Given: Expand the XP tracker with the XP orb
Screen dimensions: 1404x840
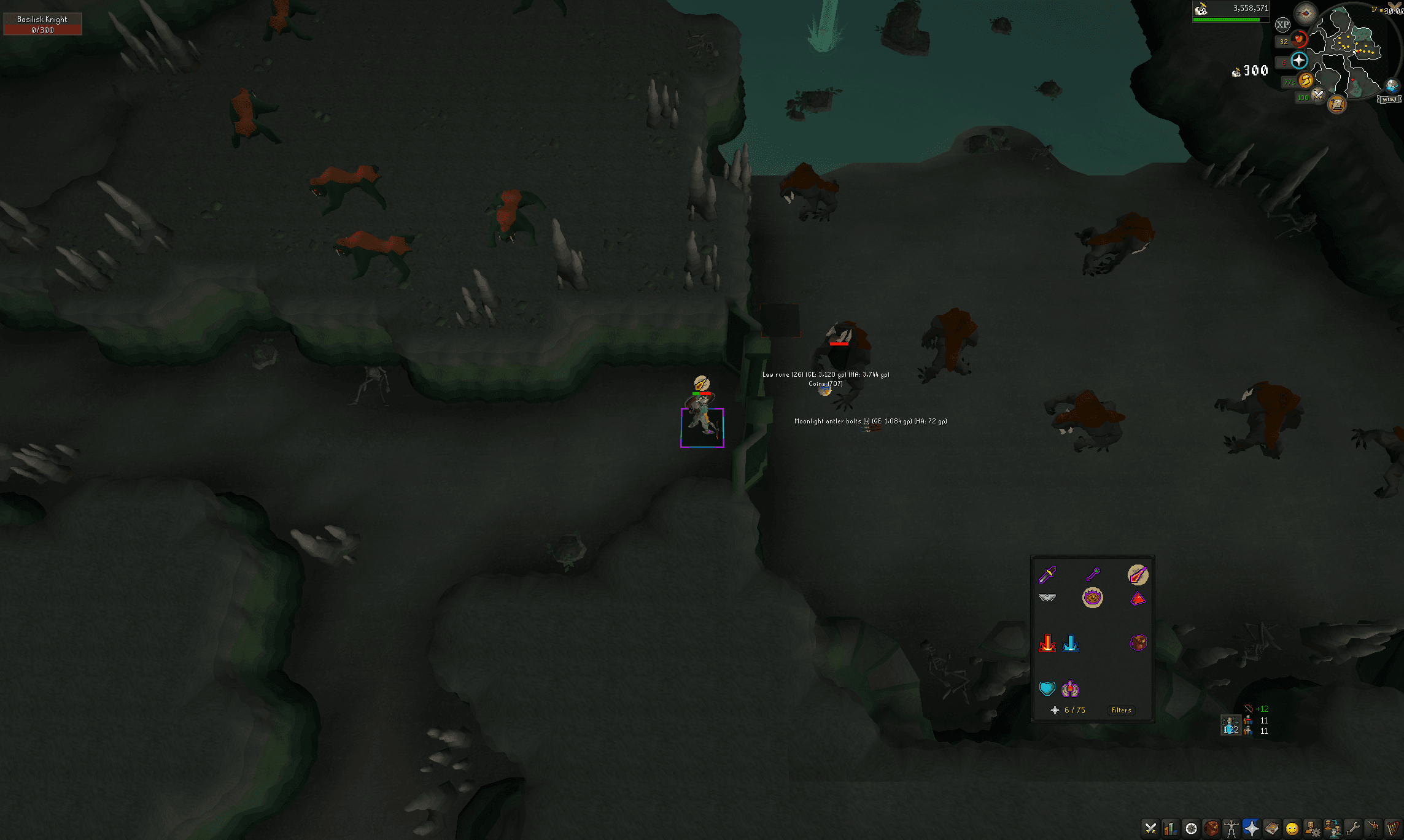Looking at the screenshot, I should [1282, 25].
